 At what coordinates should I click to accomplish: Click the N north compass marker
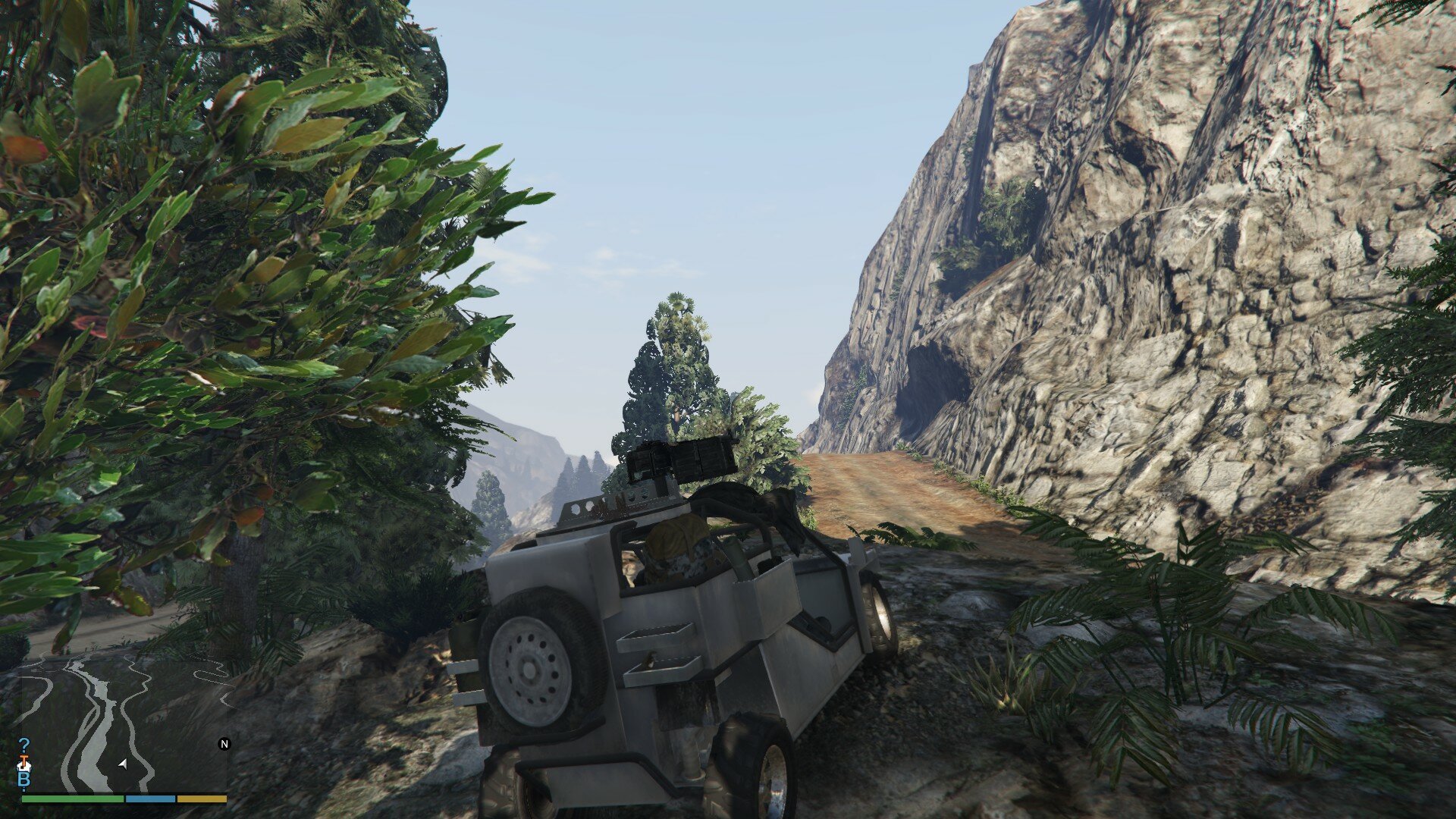224,744
